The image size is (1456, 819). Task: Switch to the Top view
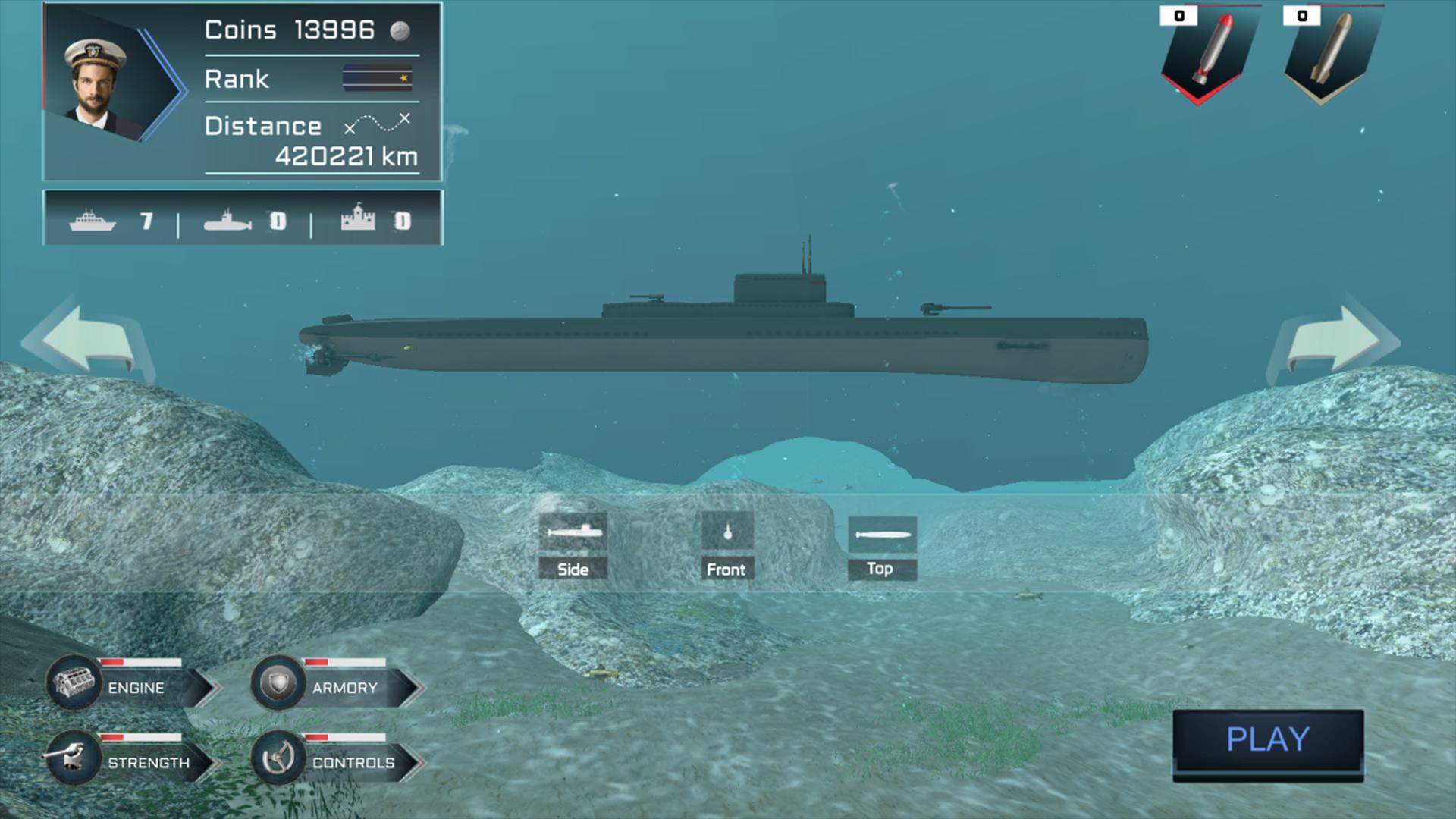[881, 548]
